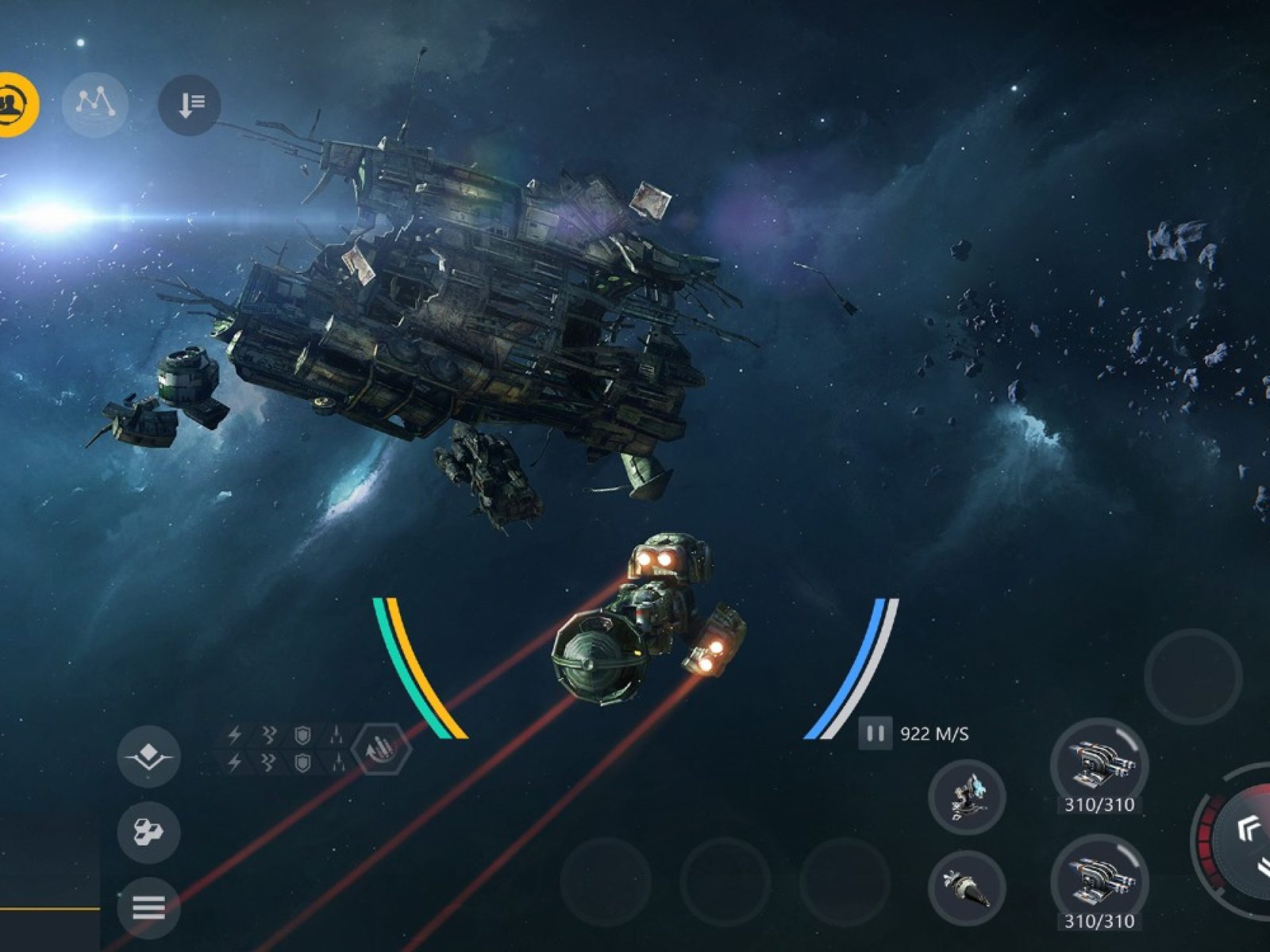Tap the double-chevron throttle control
The width and height of the screenshot is (1270, 952).
click(x=1247, y=831)
